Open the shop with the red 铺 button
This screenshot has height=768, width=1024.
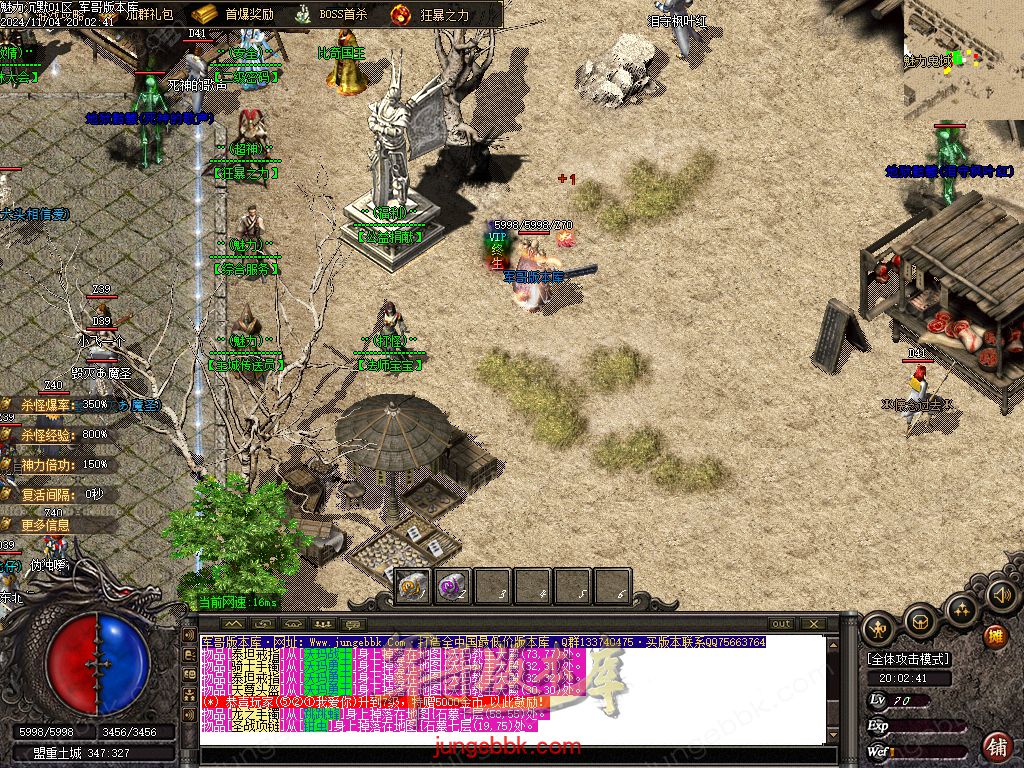996,745
